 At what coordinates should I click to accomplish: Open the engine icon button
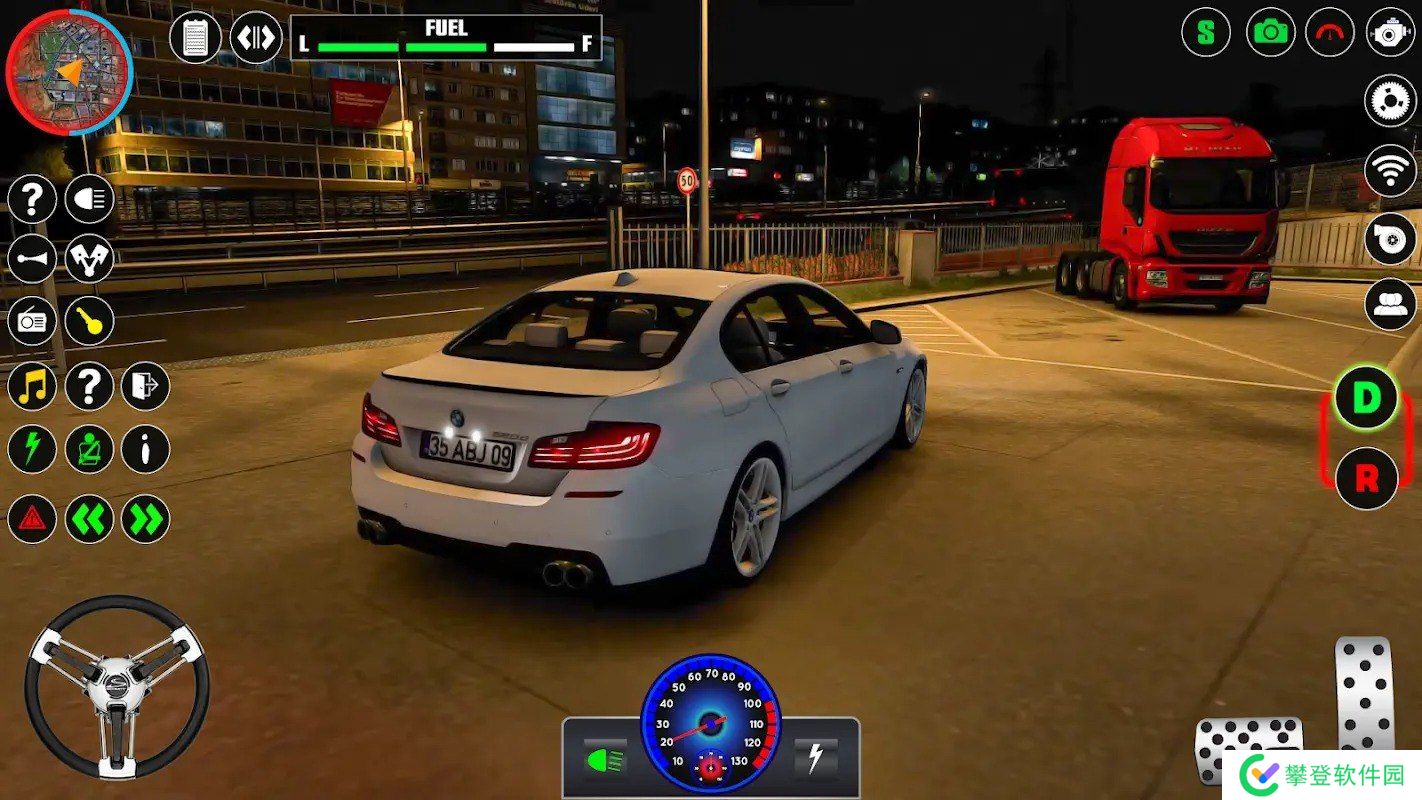coord(1390,32)
